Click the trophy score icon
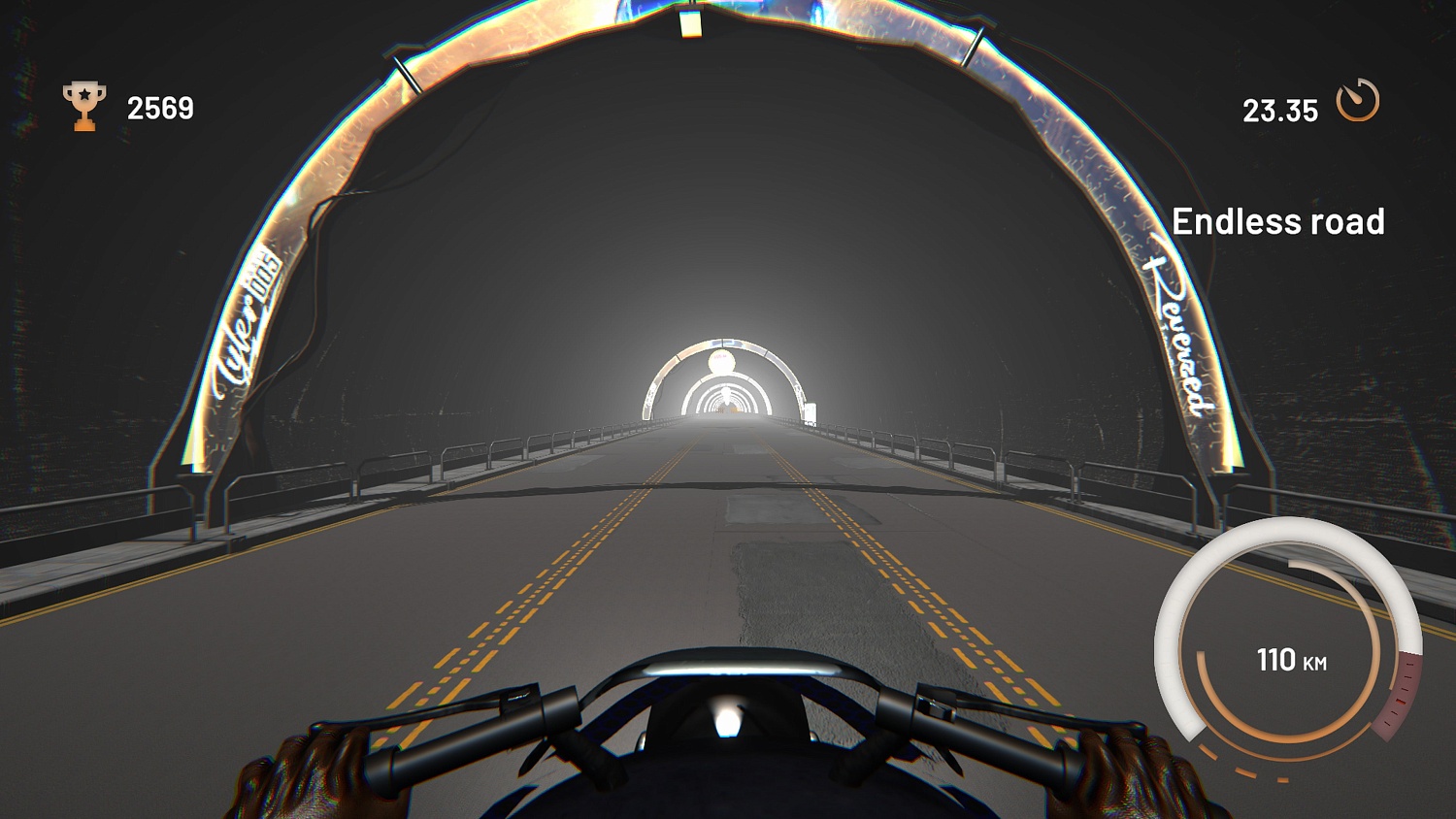The width and height of the screenshot is (1456, 819). pos(83,104)
